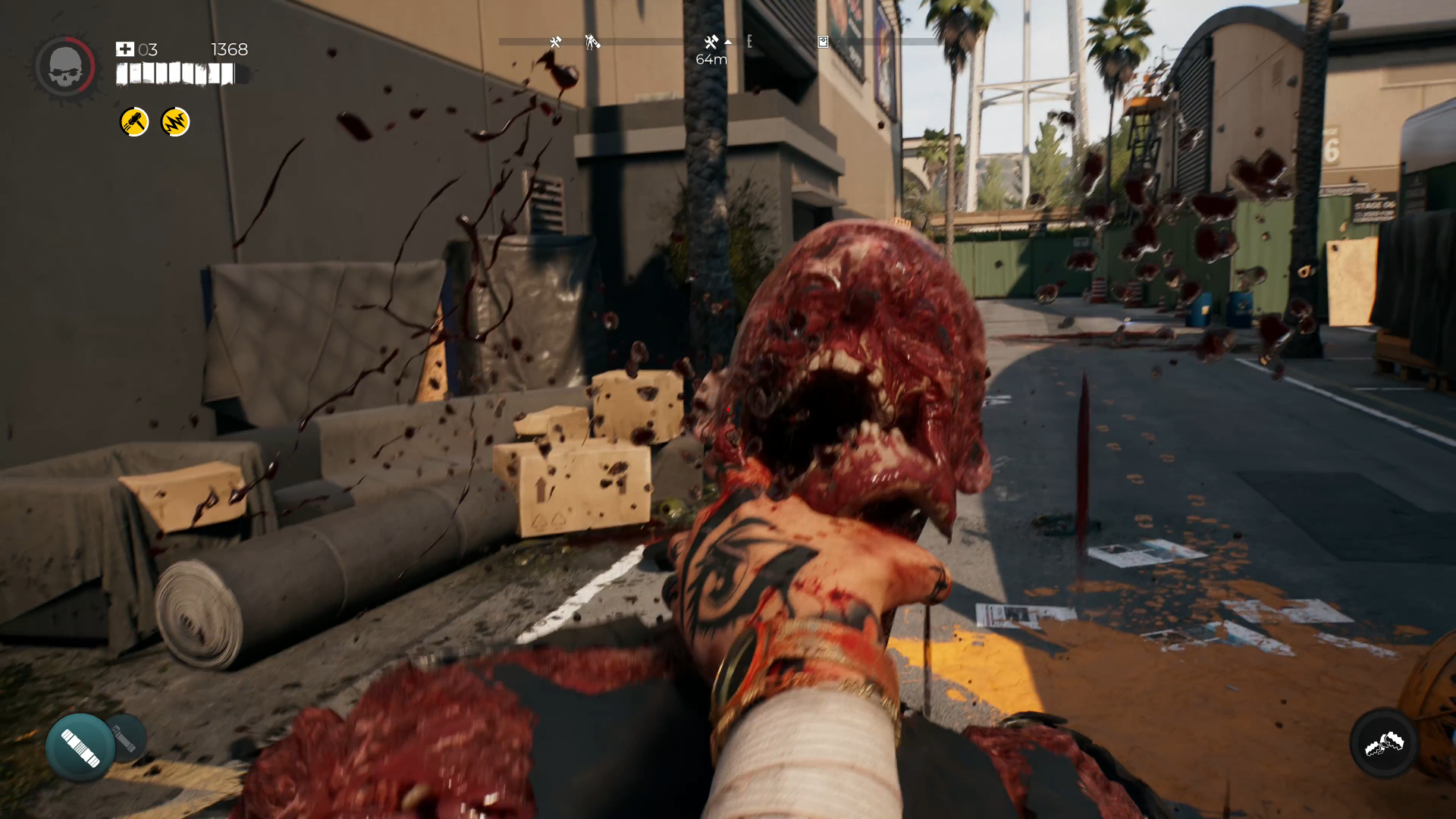This screenshot has width=1456, height=819.
Task: Select the bandage wrap slot
Action: click(x=80, y=747)
